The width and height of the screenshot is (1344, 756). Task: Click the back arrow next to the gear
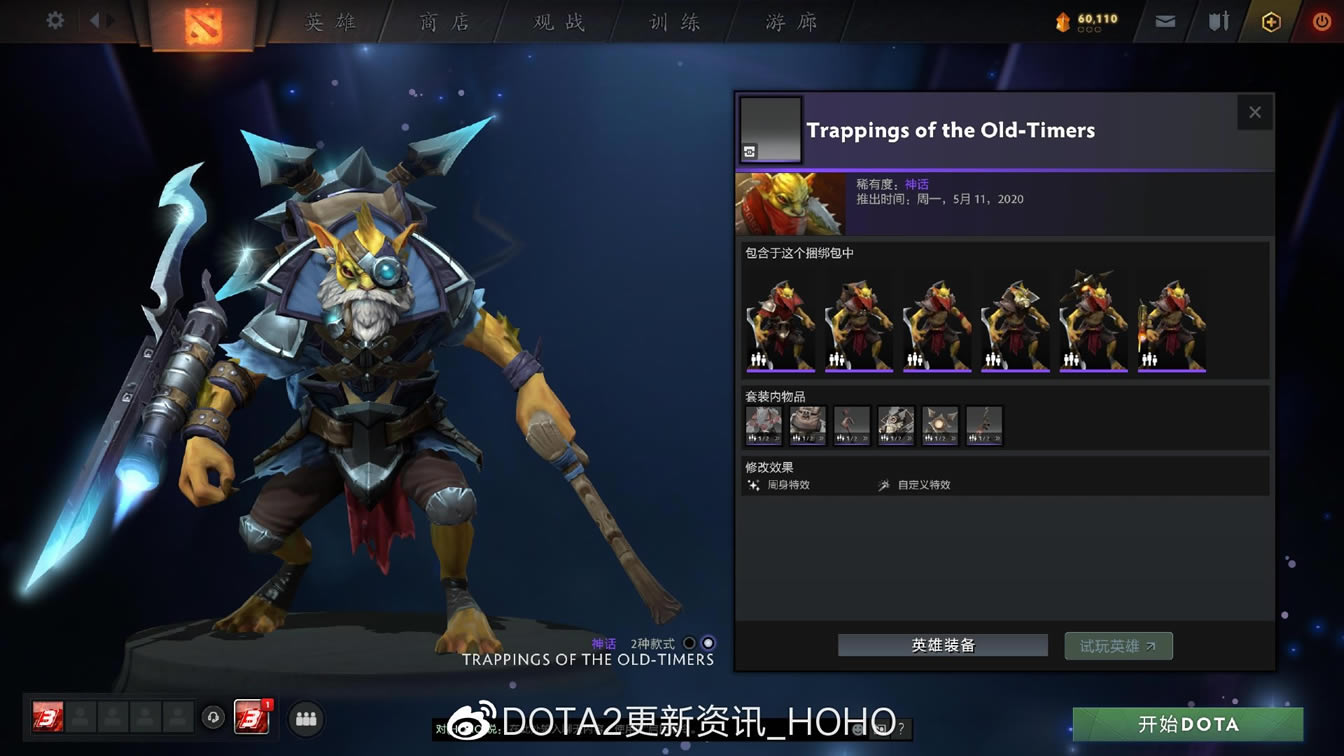click(x=96, y=19)
